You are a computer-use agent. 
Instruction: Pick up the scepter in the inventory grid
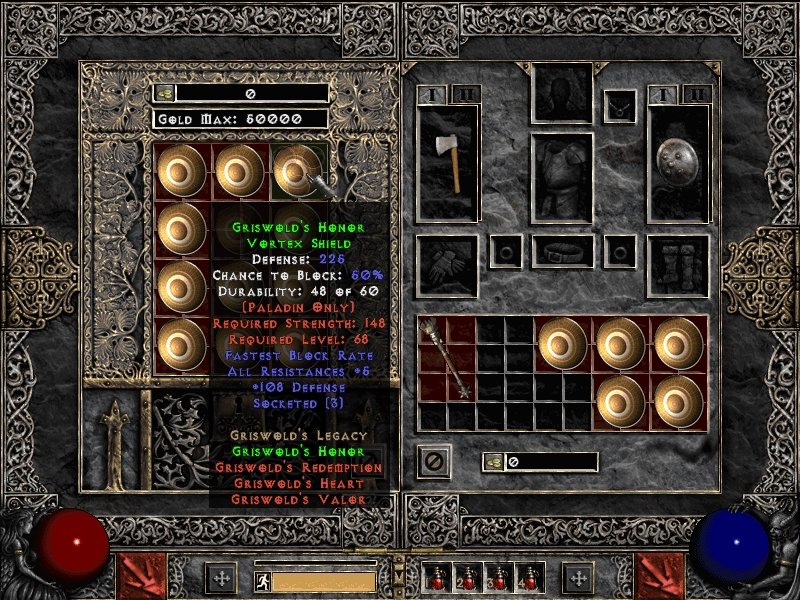(x=446, y=358)
